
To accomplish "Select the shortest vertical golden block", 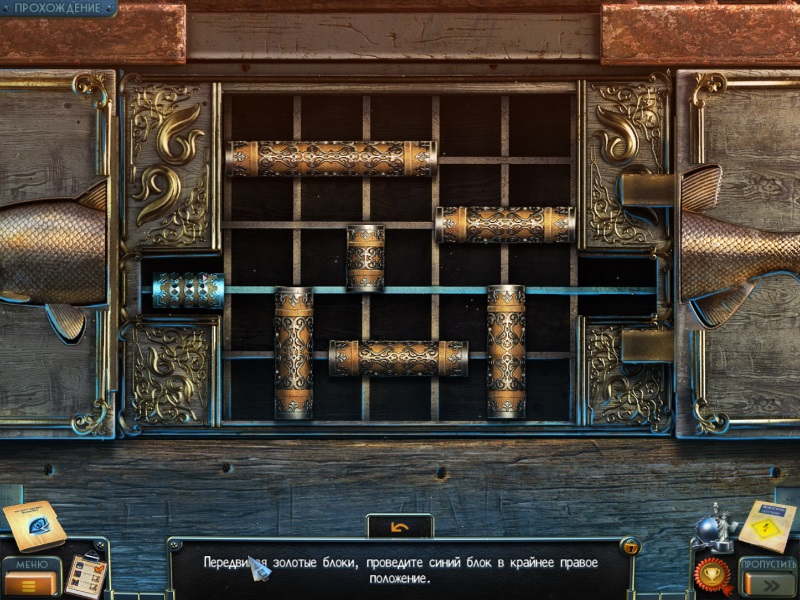I will pyautogui.click(x=365, y=257).
